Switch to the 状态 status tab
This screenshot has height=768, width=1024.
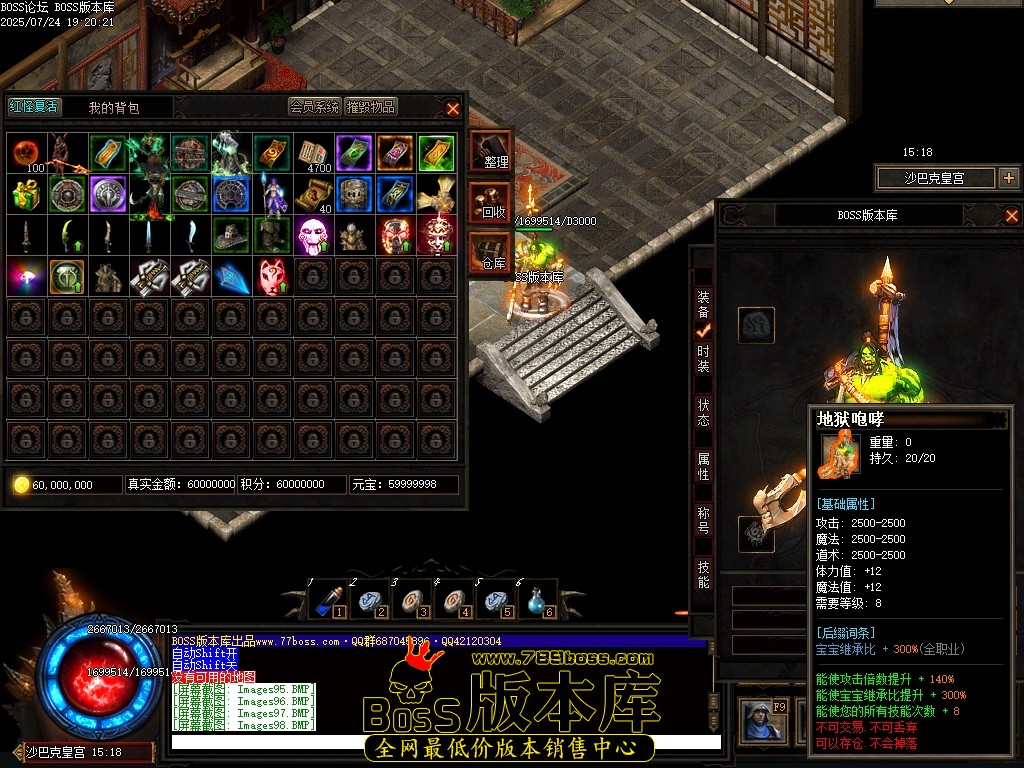[704, 412]
